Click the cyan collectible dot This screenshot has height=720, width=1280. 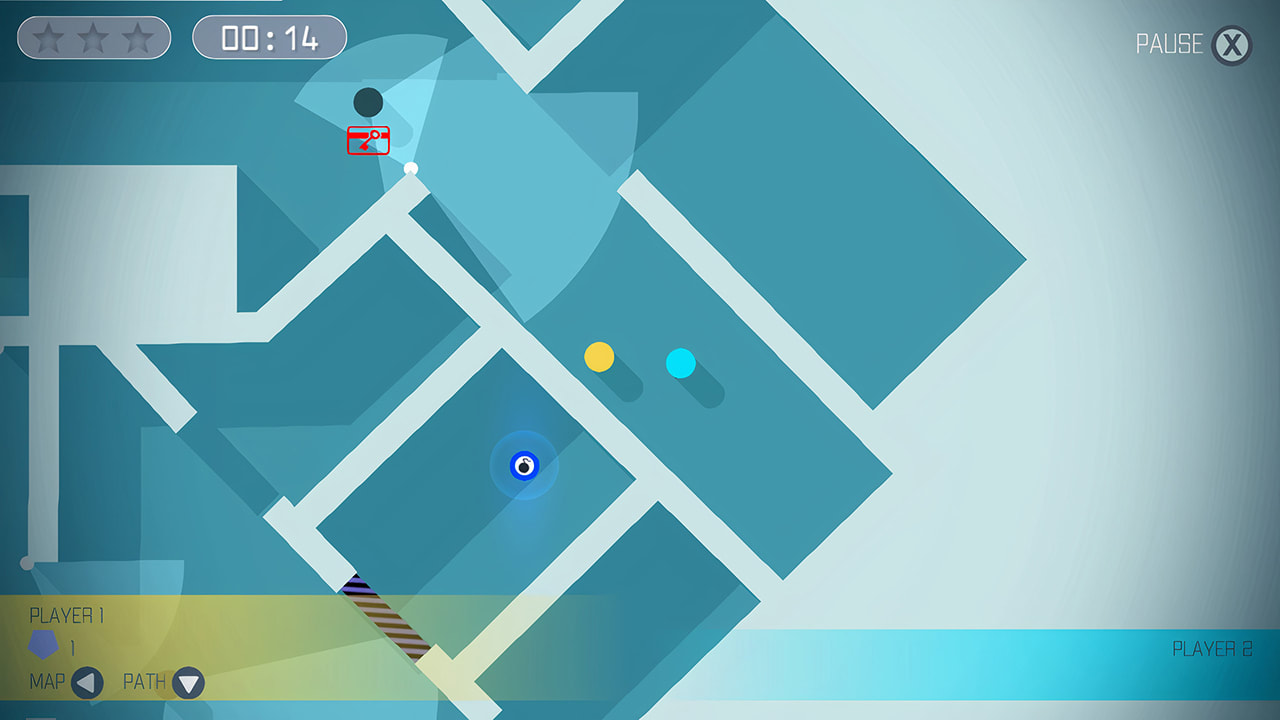tap(681, 364)
